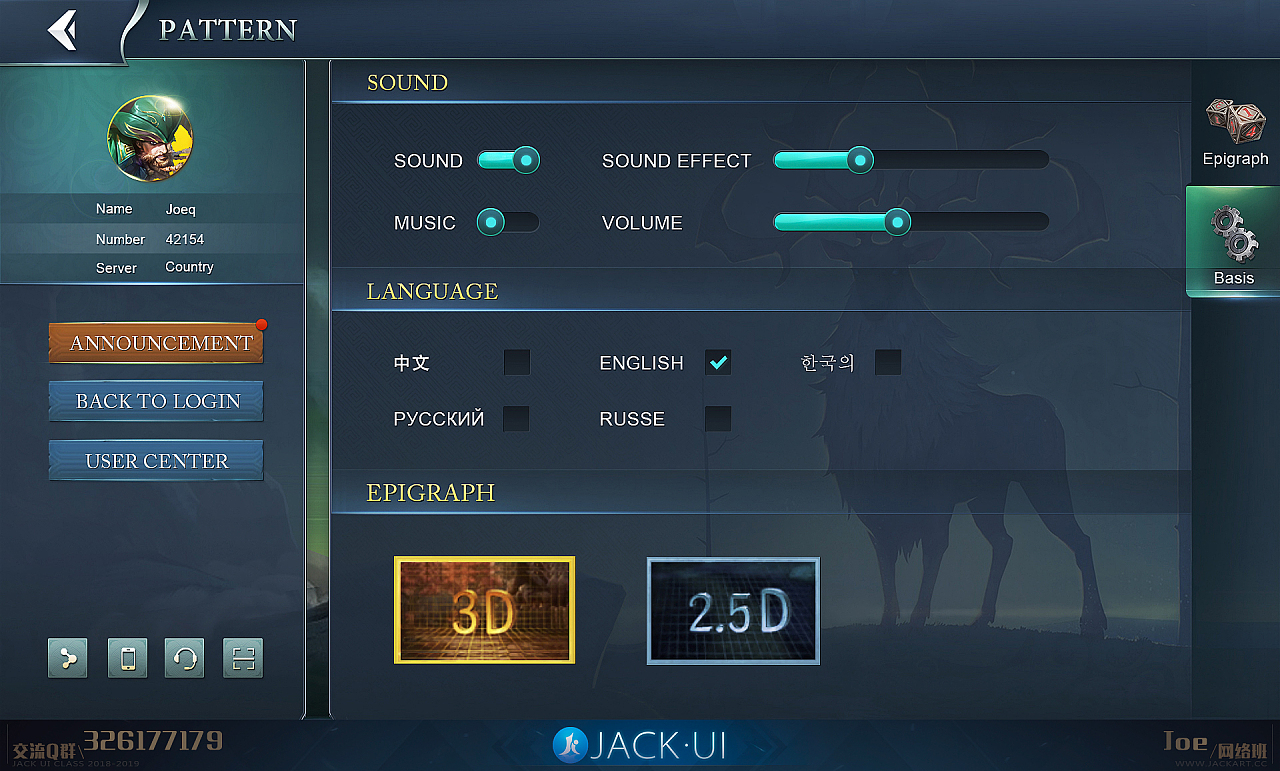
Task: Switch to the Epigraph dice tab
Action: [x=1235, y=131]
